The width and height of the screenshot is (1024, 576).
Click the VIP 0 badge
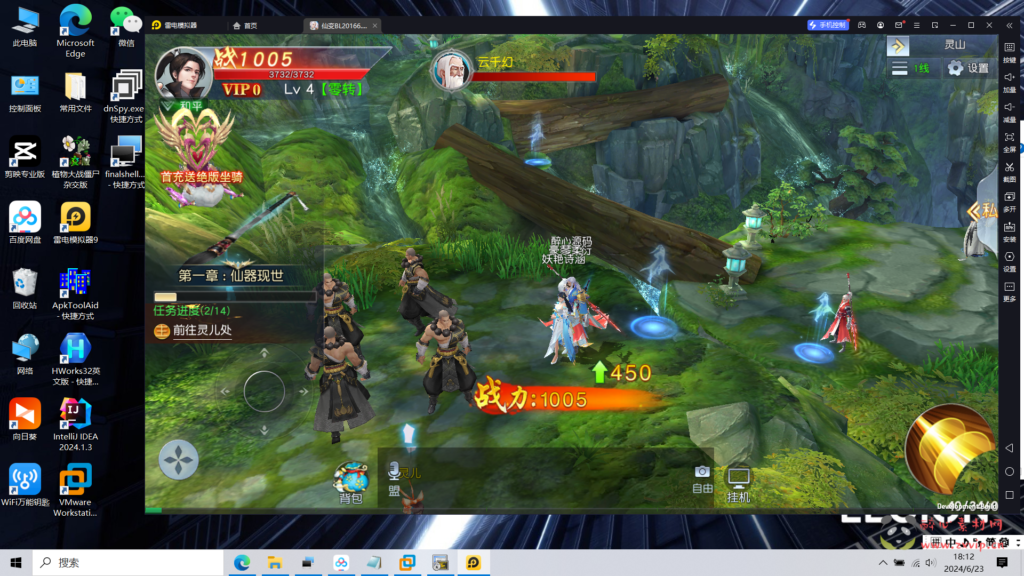click(x=241, y=89)
